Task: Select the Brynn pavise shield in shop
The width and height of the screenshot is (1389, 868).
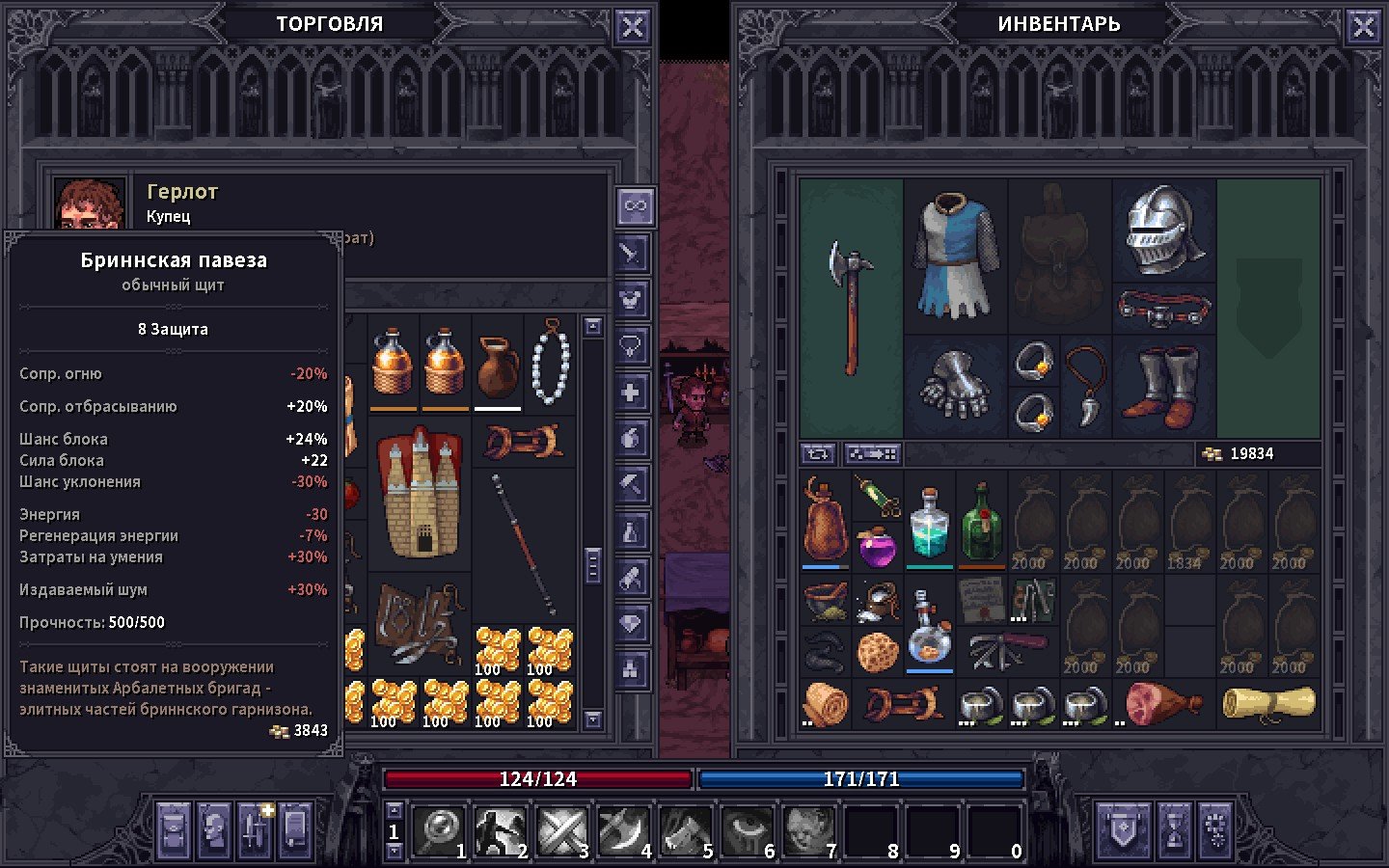Action: pyautogui.click(x=421, y=494)
